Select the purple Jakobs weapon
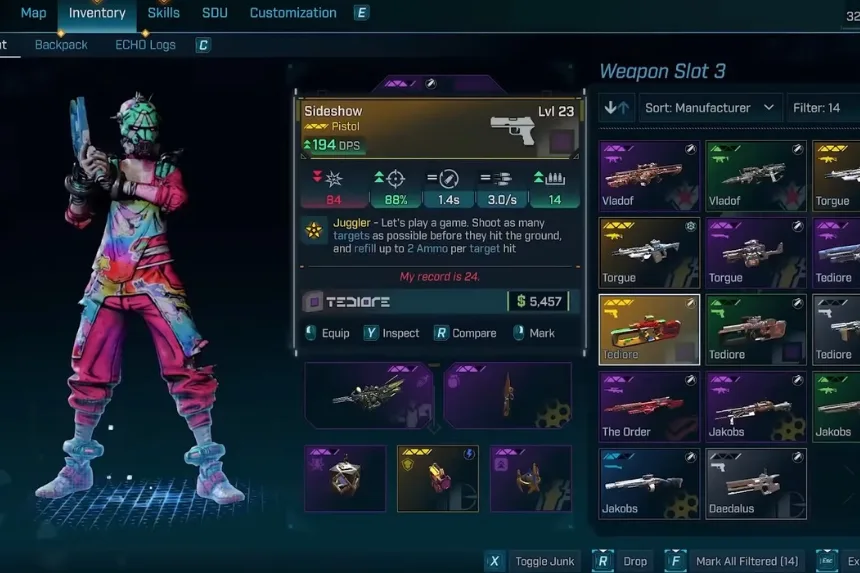The width and height of the screenshot is (860, 573). pos(755,406)
